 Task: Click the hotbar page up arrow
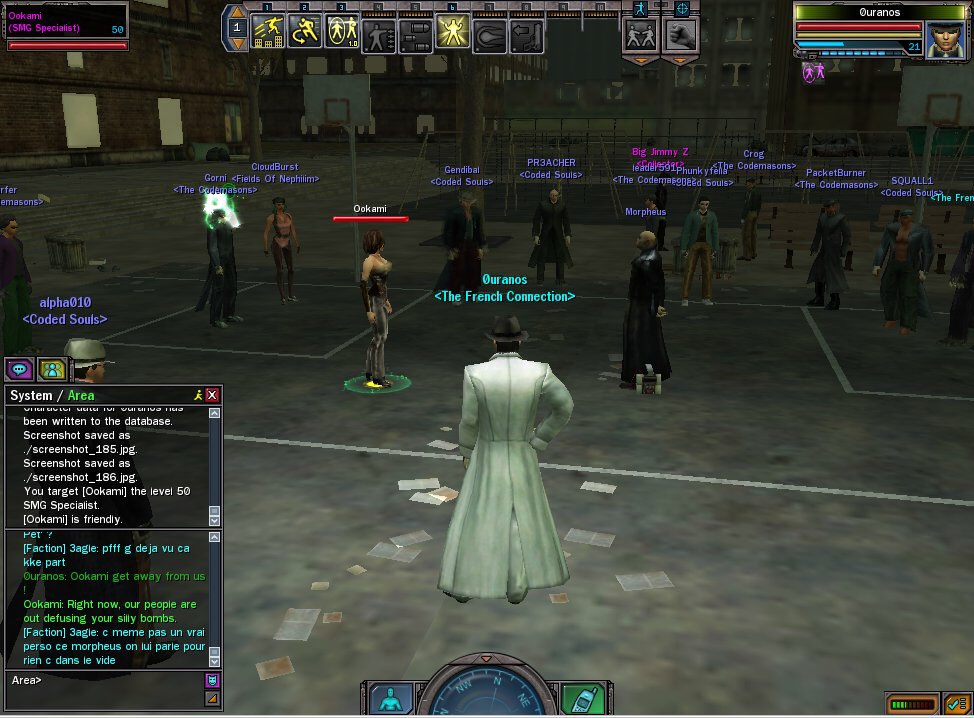click(237, 13)
